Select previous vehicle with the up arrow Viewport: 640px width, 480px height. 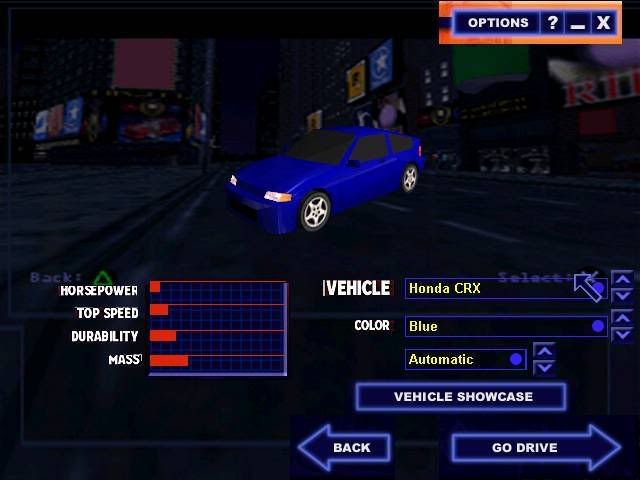(x=622, y=280)
